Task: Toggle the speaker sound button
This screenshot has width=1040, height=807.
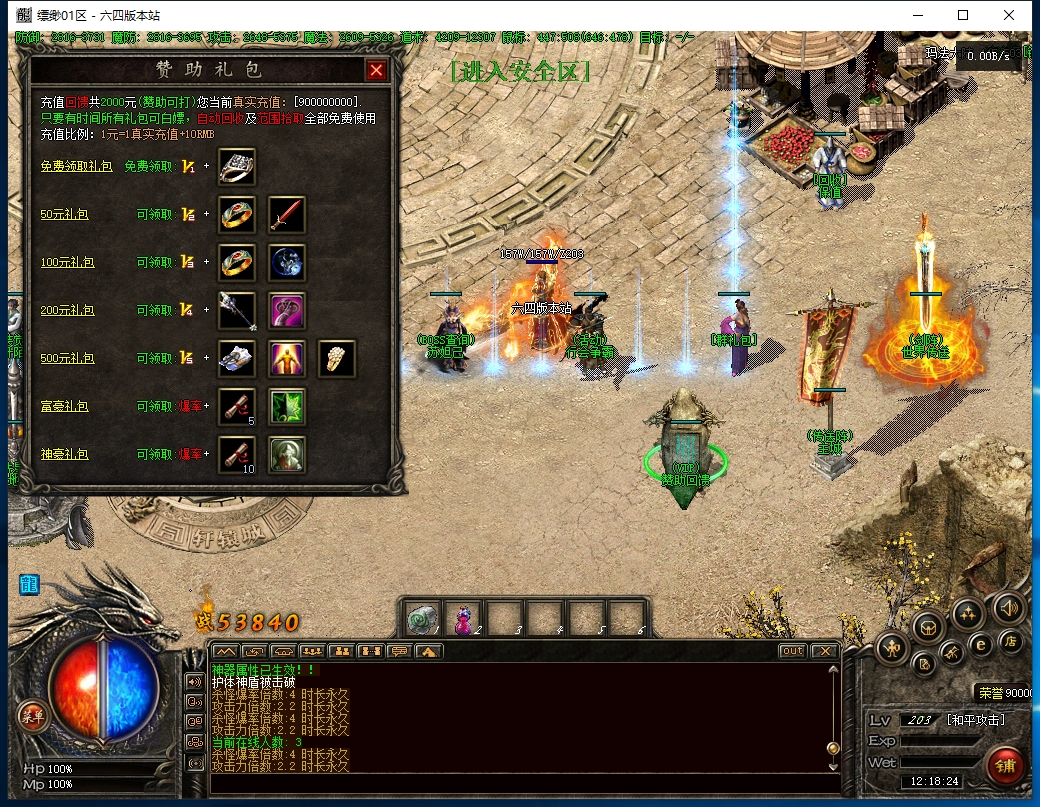Action: (1007, 606)
